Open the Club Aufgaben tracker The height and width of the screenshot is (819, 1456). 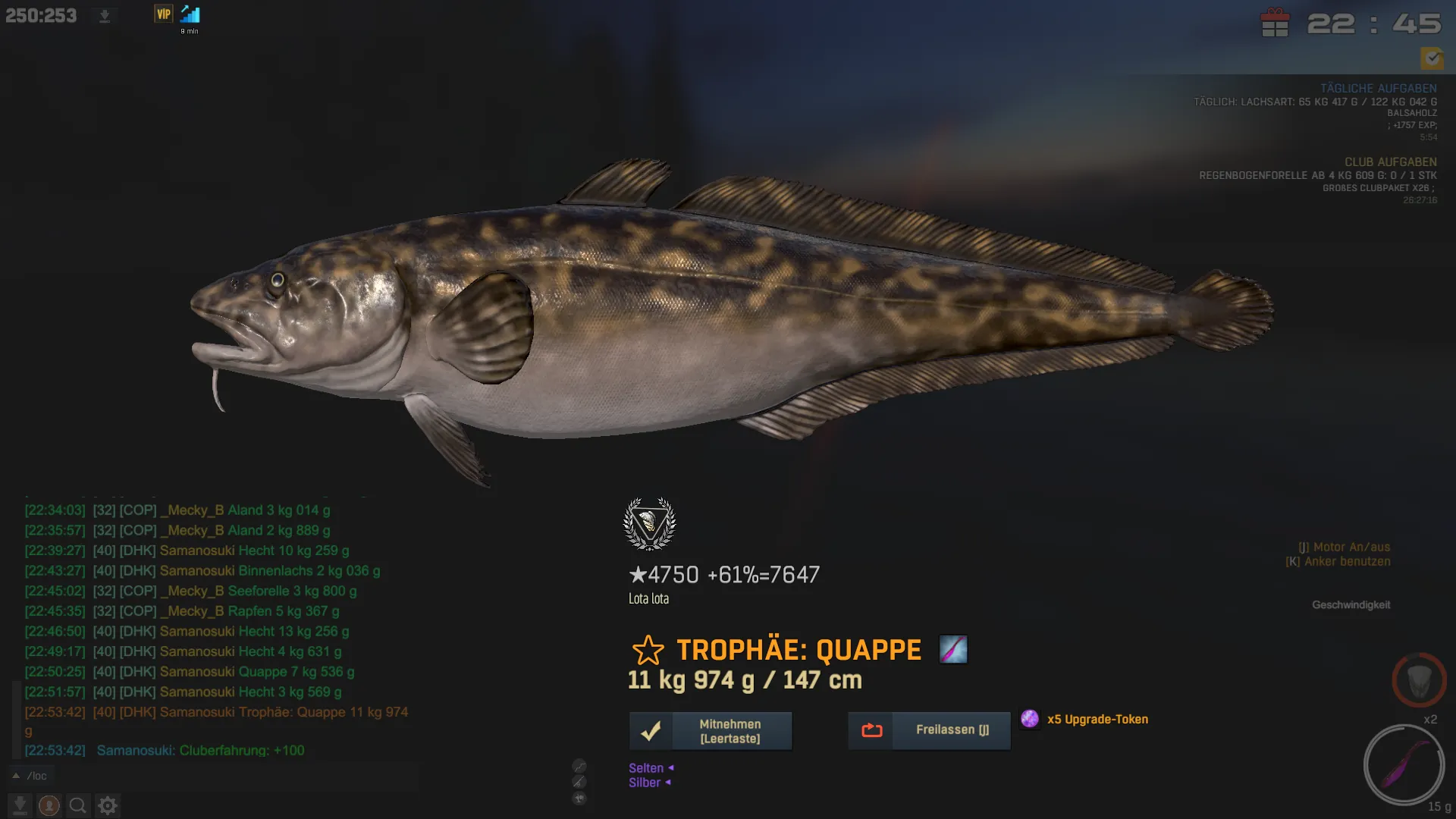pyautogui.click(x=1390, y=162)
